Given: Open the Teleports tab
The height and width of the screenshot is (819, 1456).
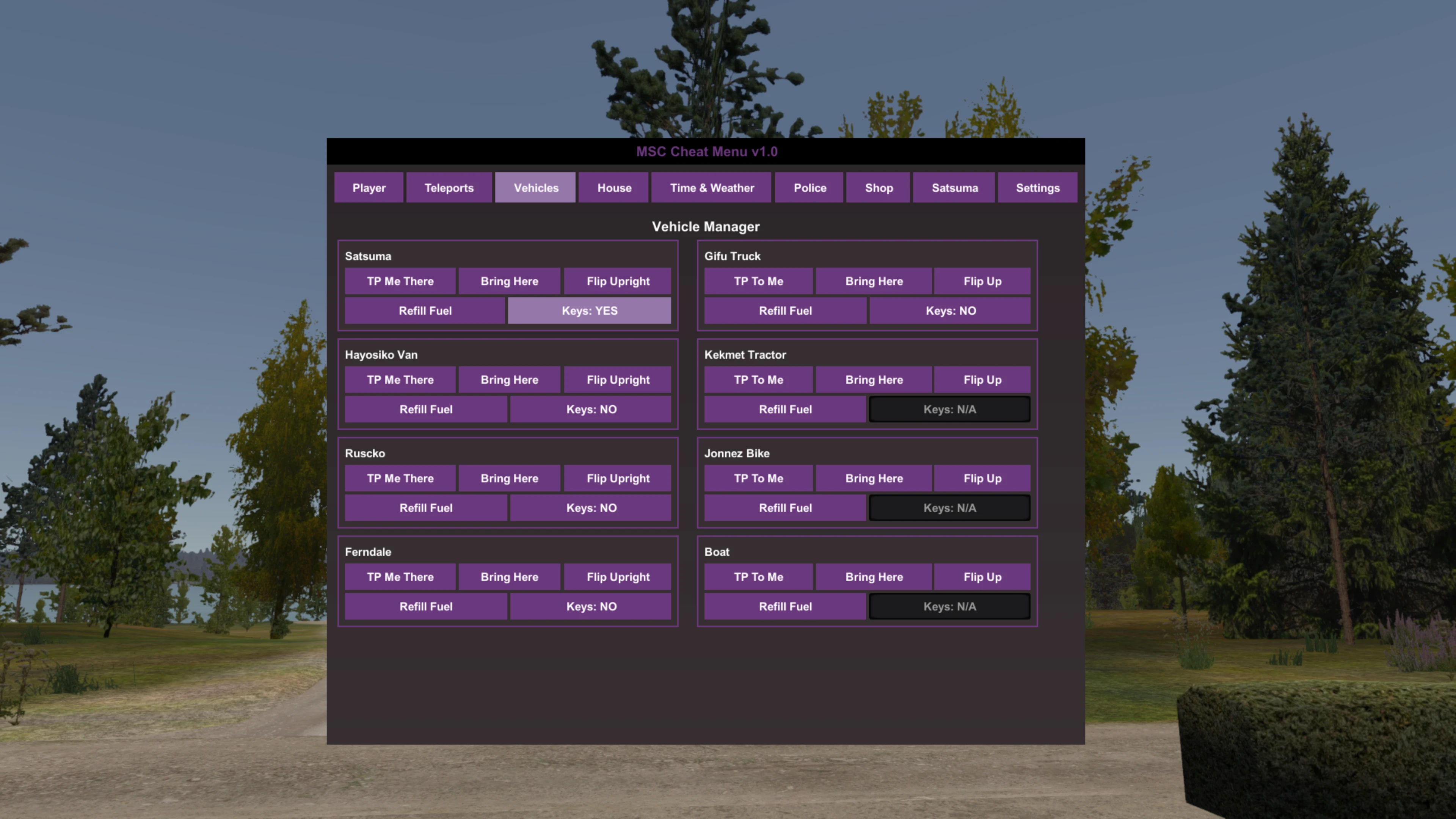Looking at the screenshot, I should pos(449,188).
